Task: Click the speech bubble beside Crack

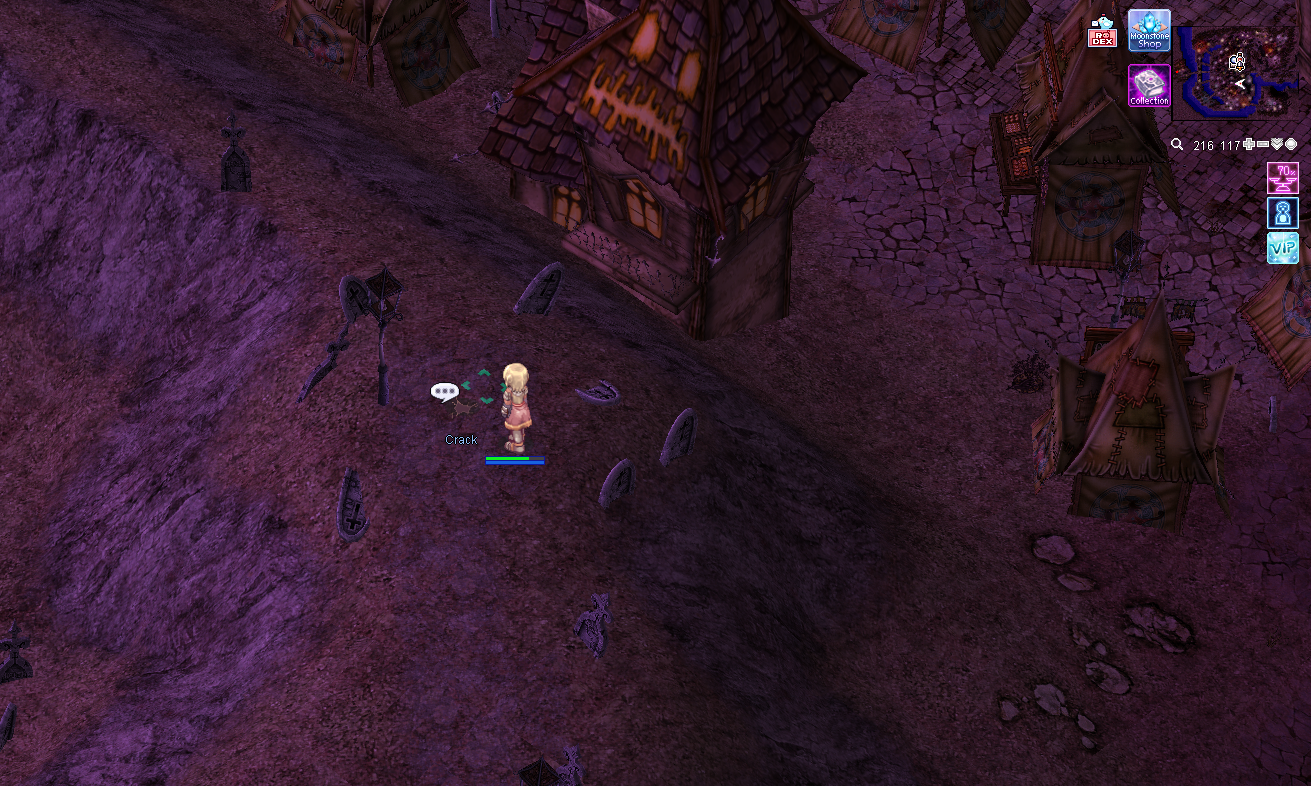Action: (x=444, y=391)
